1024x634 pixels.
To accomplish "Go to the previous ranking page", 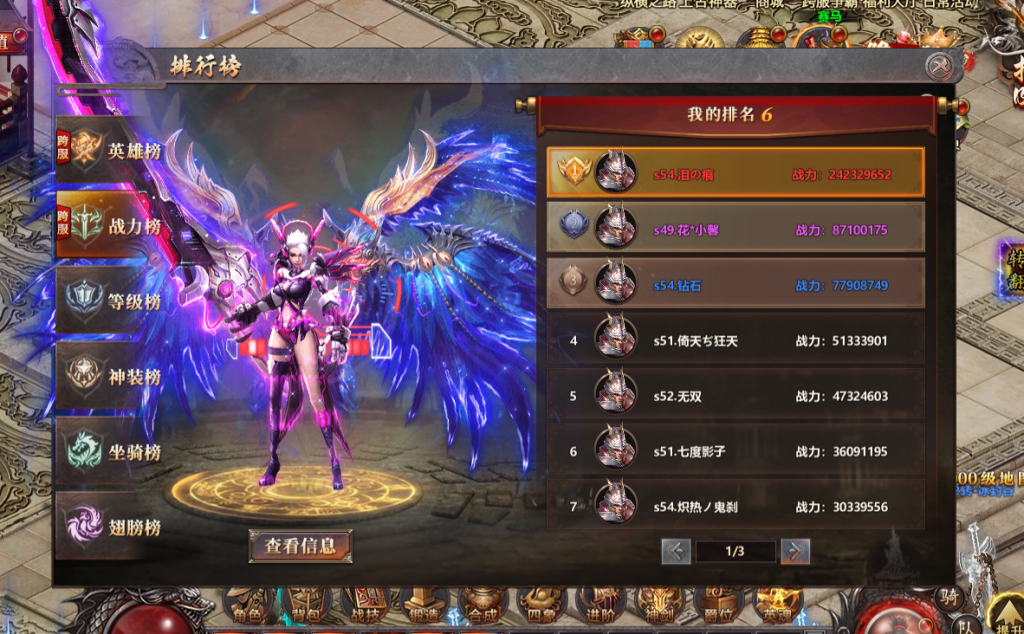I will 676,551.
